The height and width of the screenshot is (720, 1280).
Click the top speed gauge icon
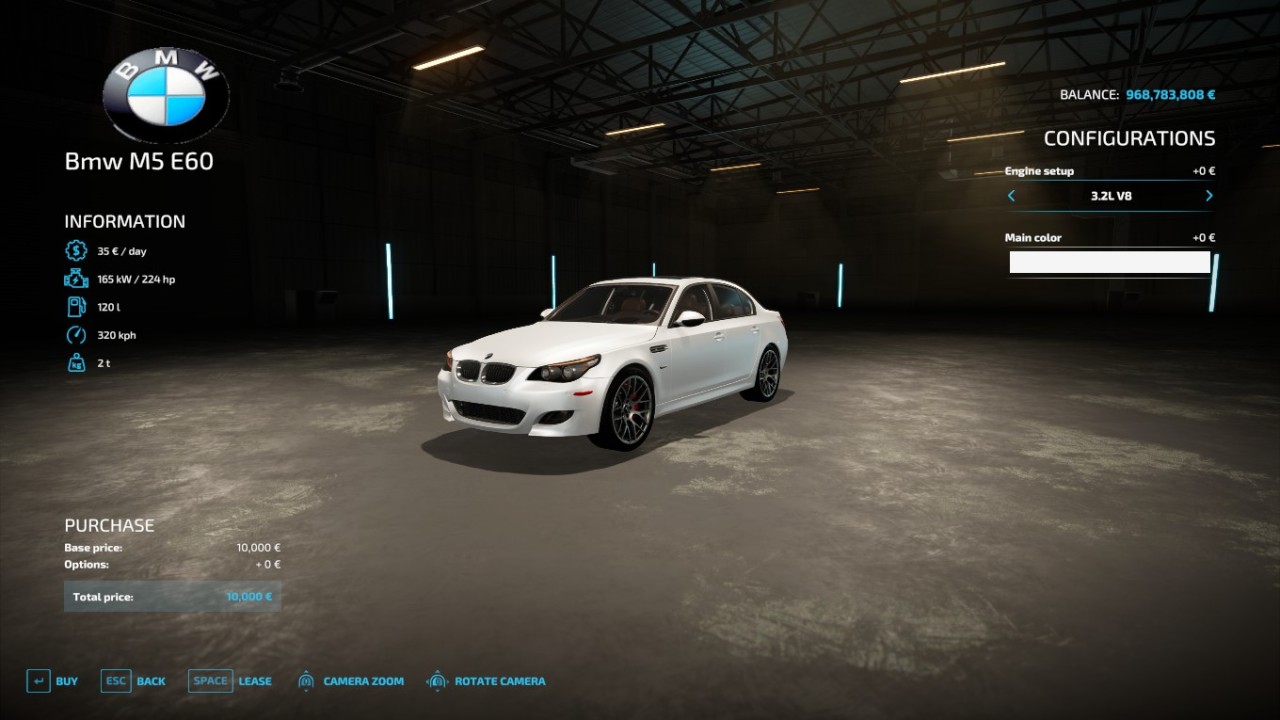[x=75, y=335]
